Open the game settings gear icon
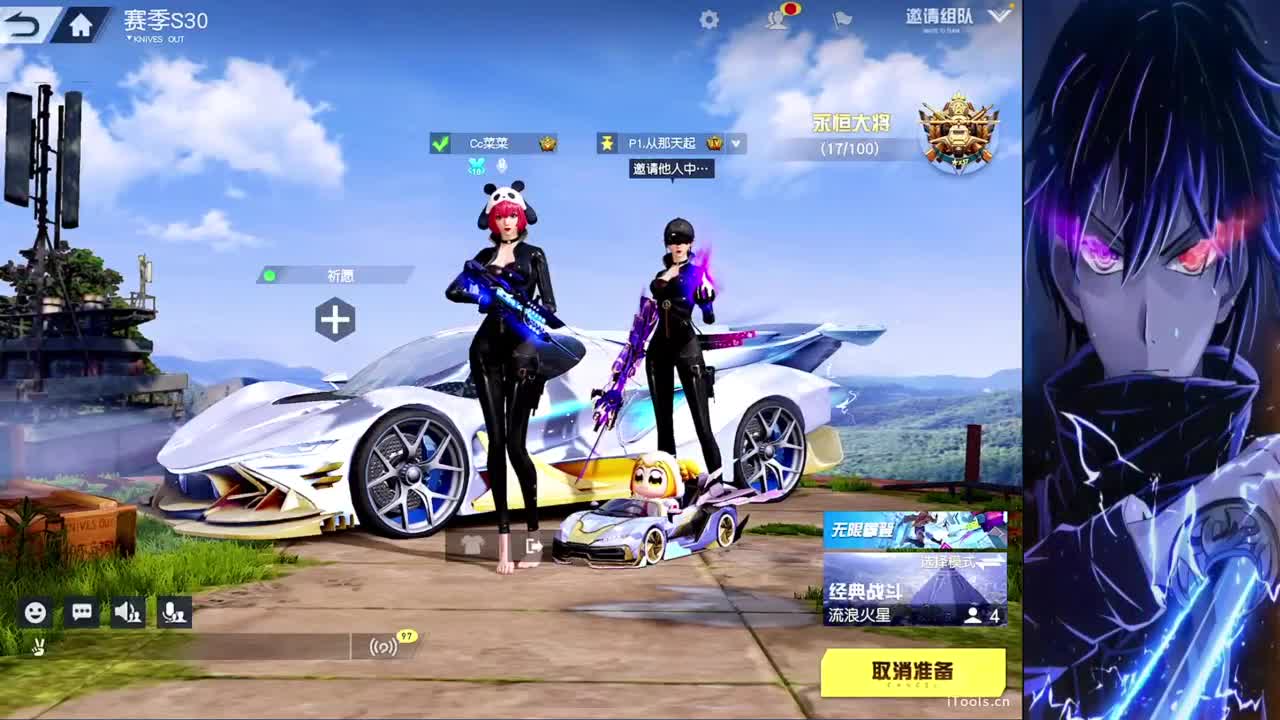Screen dimensions: 1280x720 pyautogui.click(x=708, y=18)
